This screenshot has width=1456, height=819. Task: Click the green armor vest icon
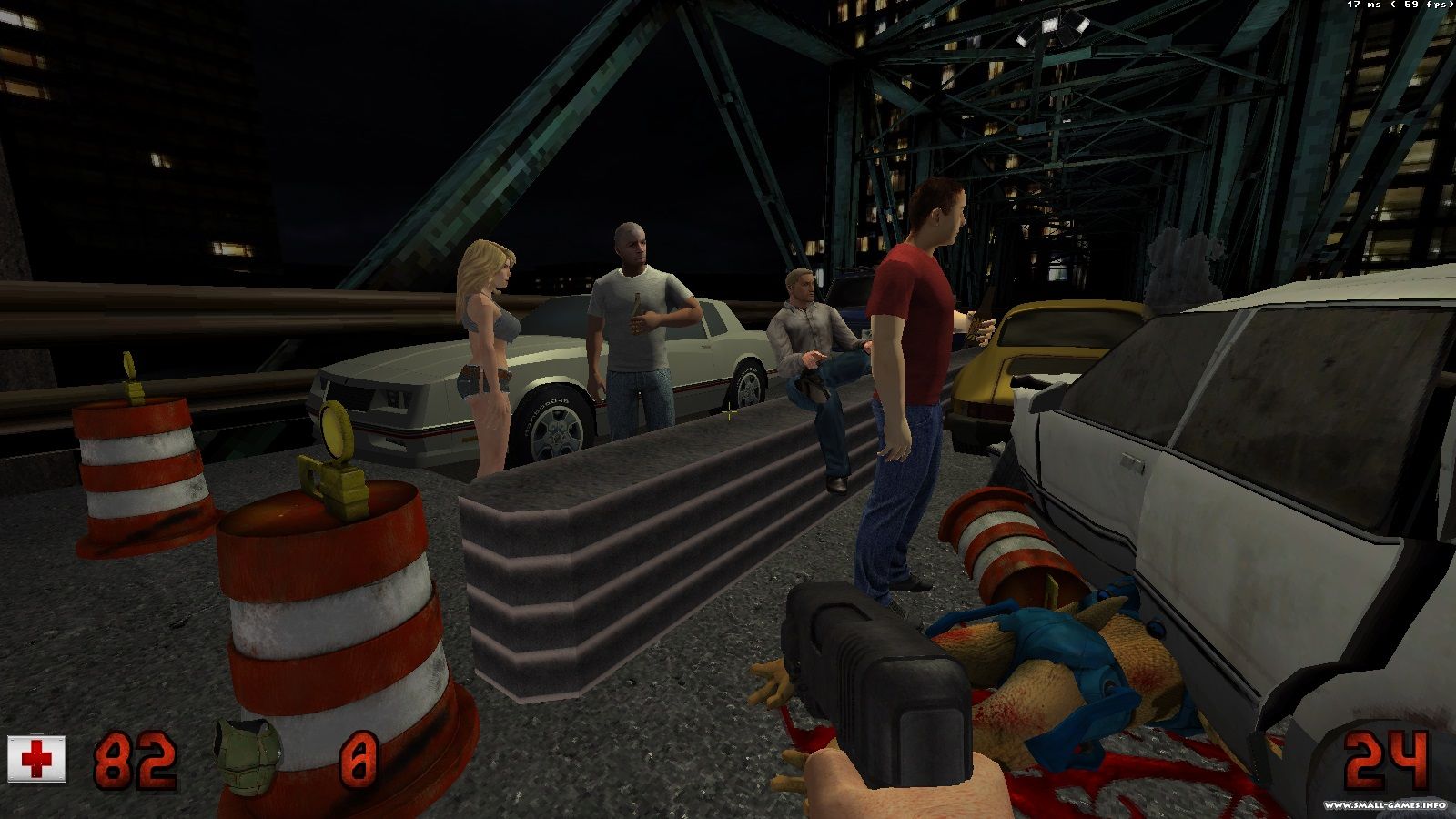(246, 755)
